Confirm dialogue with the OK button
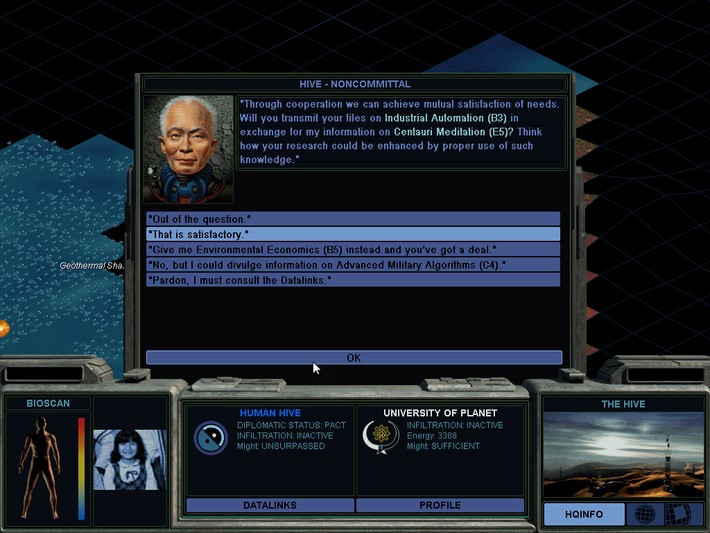Image resolution: width=710 pixels, height=533 pixels. tap(353, 357)
